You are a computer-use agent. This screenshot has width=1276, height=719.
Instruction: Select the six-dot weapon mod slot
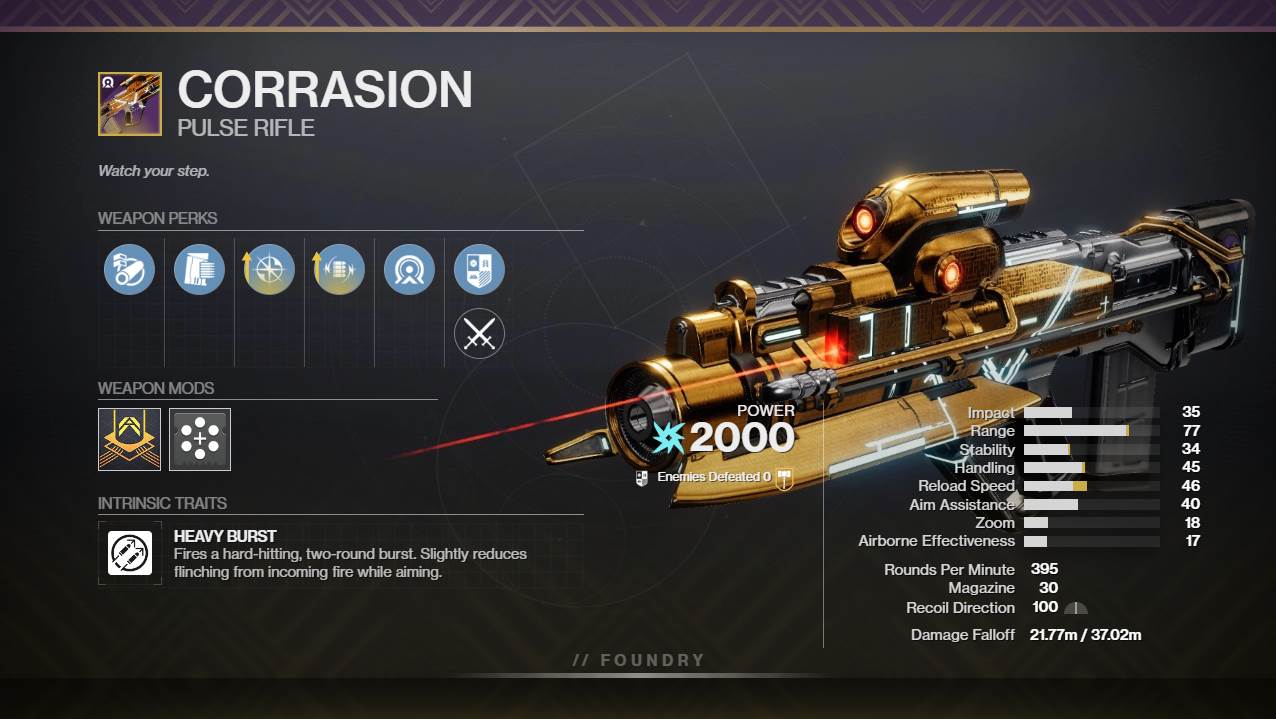click(200, 439)
